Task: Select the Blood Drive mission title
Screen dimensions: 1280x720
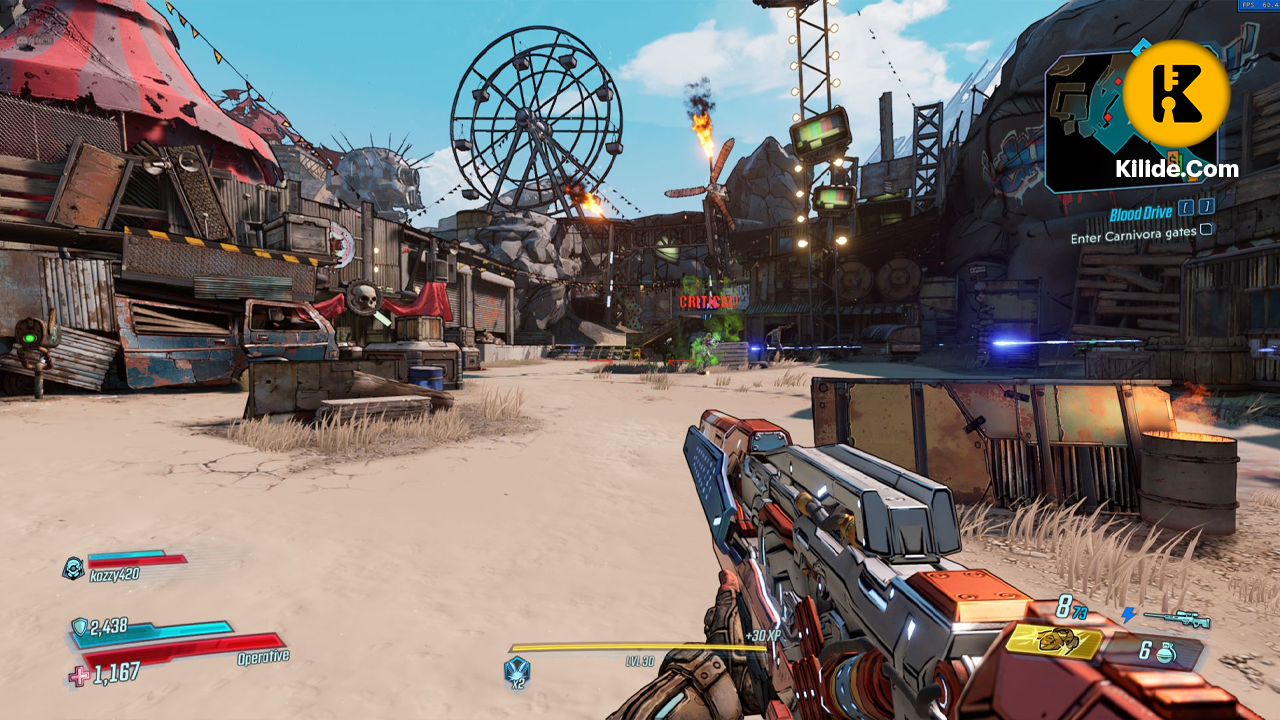Action: (1141, 212)
